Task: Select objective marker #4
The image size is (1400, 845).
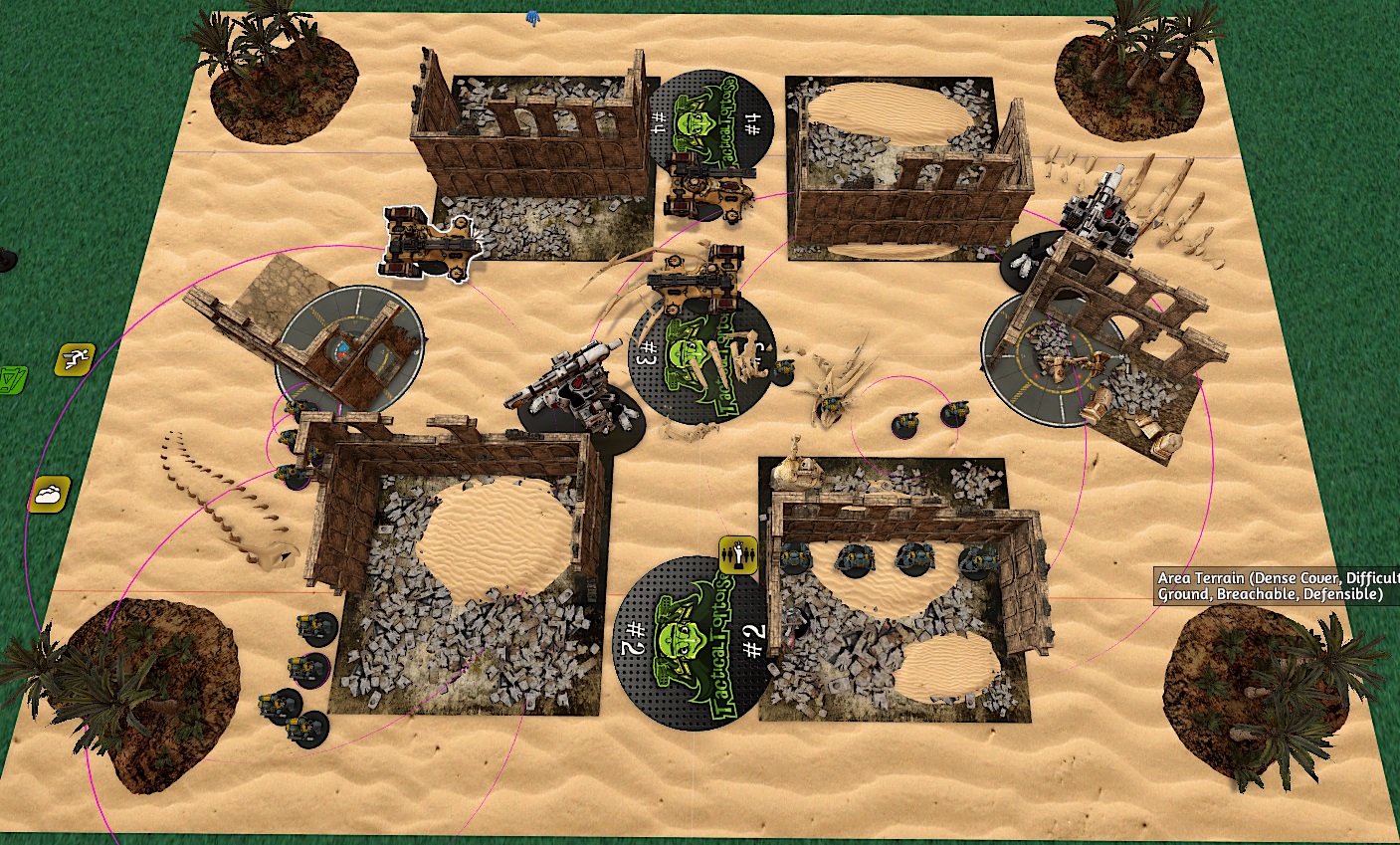Action: [708, 118]
